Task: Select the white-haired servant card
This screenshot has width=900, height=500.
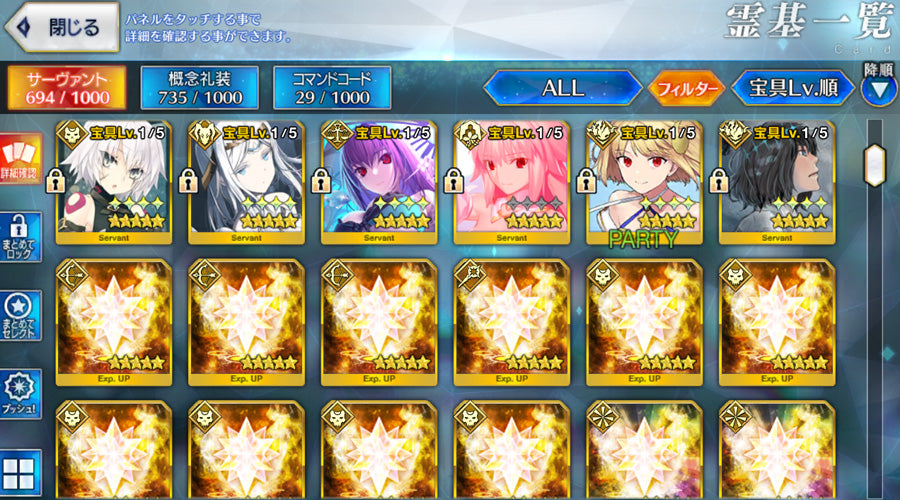Action: click(113, 182)
